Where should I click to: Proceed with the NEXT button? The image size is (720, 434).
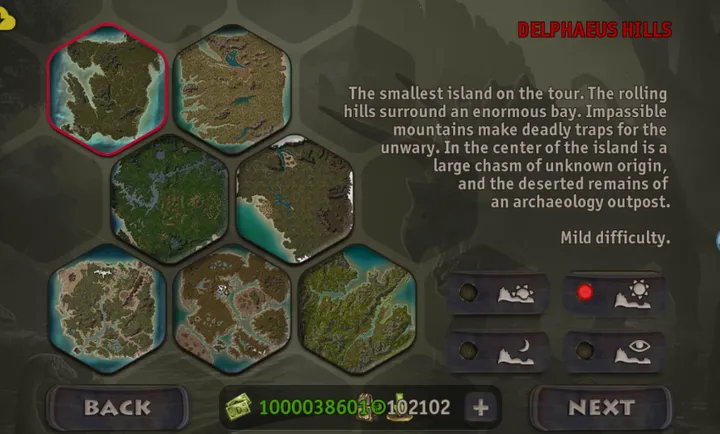coord(601,407)
